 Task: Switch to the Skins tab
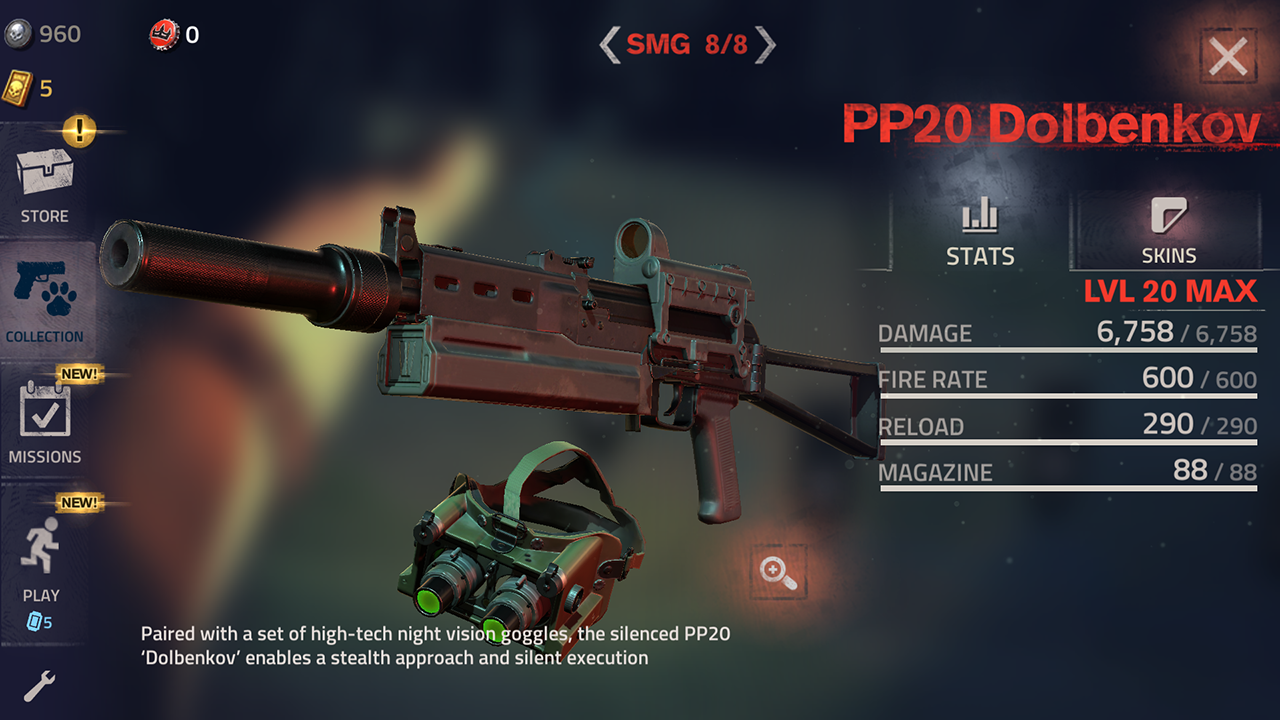click(1168, 232)
